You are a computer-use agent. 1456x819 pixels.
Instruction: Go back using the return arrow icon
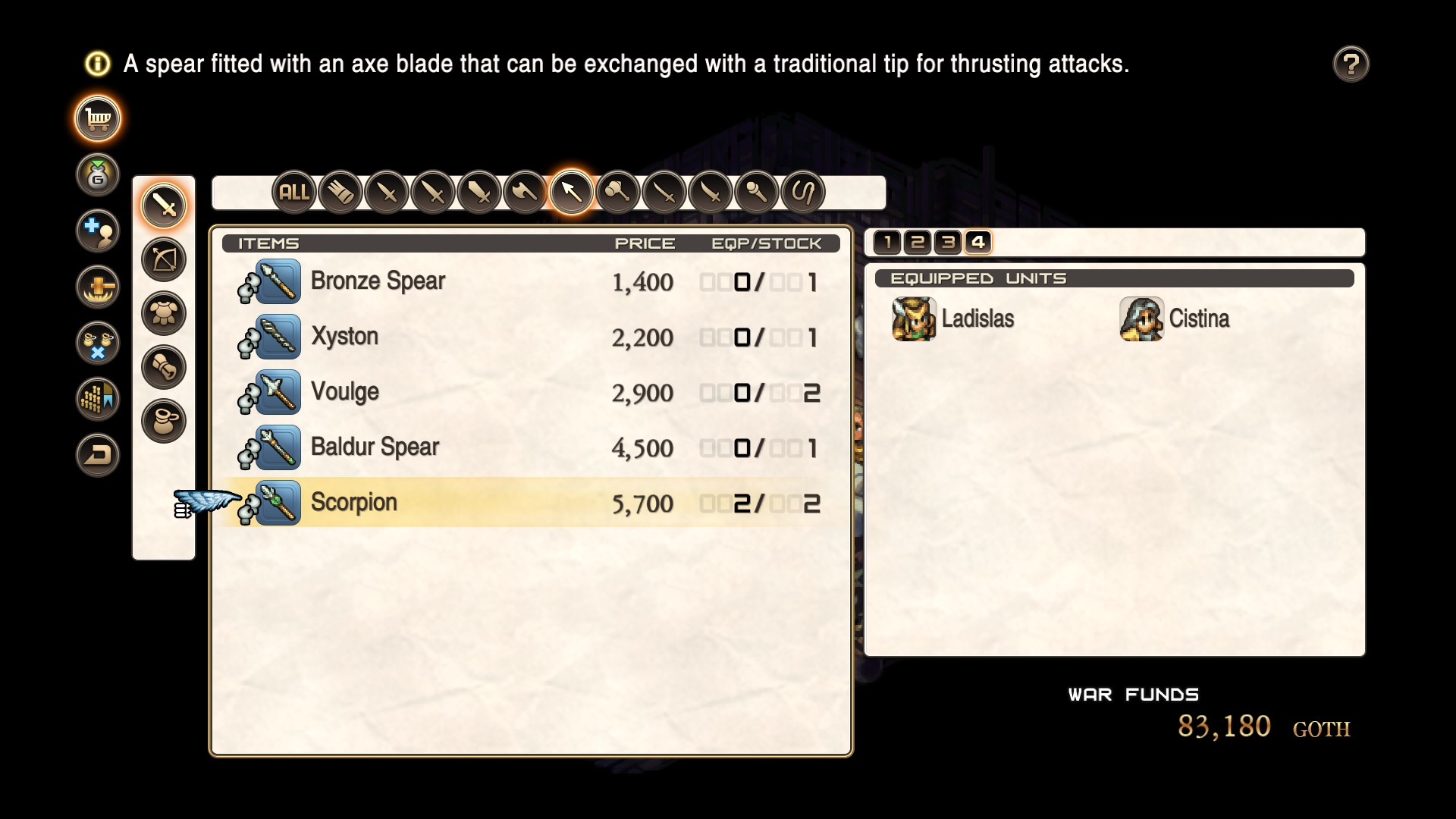pyautogui.click(x=98, y=454)
